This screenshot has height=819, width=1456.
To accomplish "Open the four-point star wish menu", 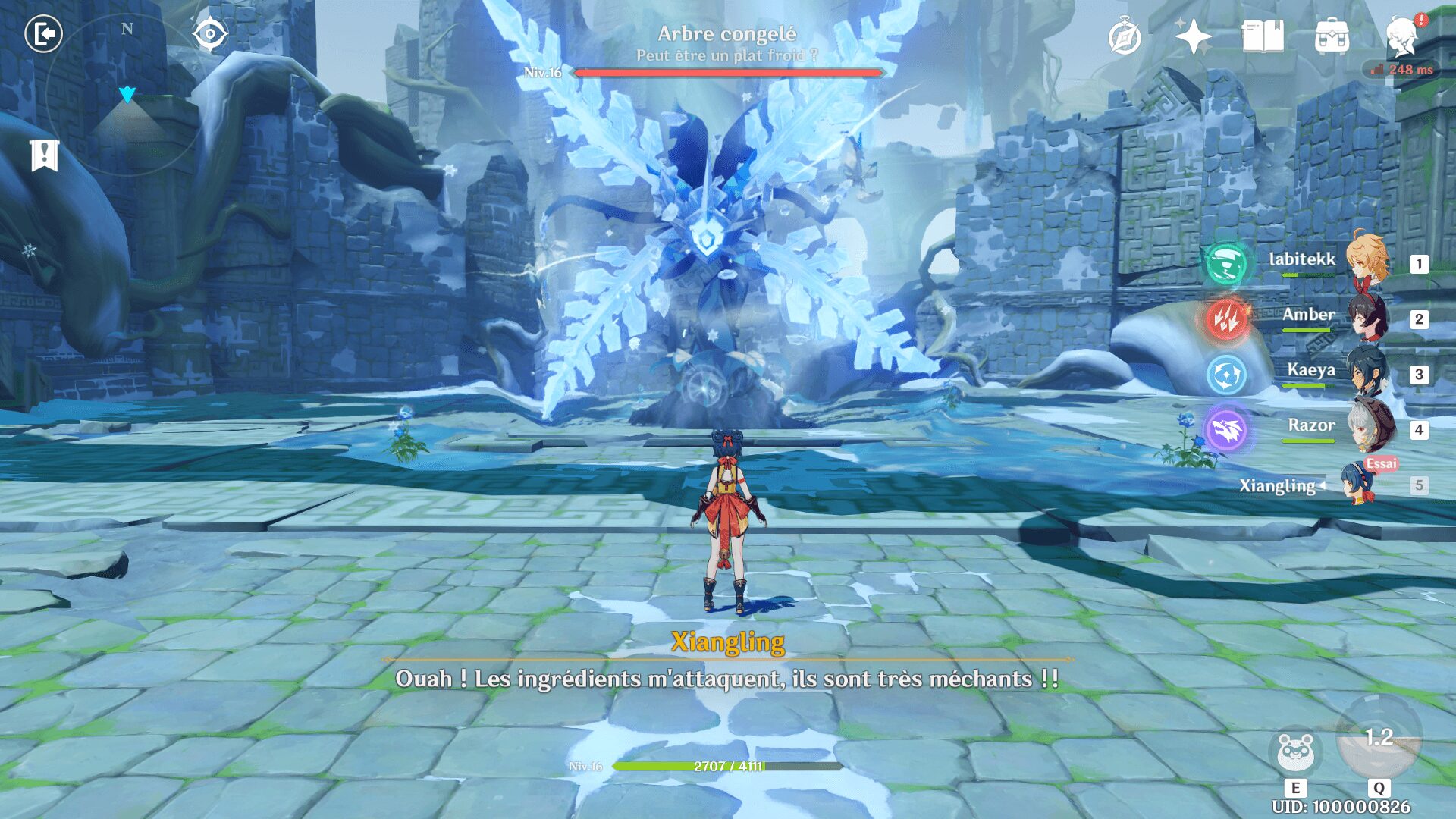I will point(1193,36).
